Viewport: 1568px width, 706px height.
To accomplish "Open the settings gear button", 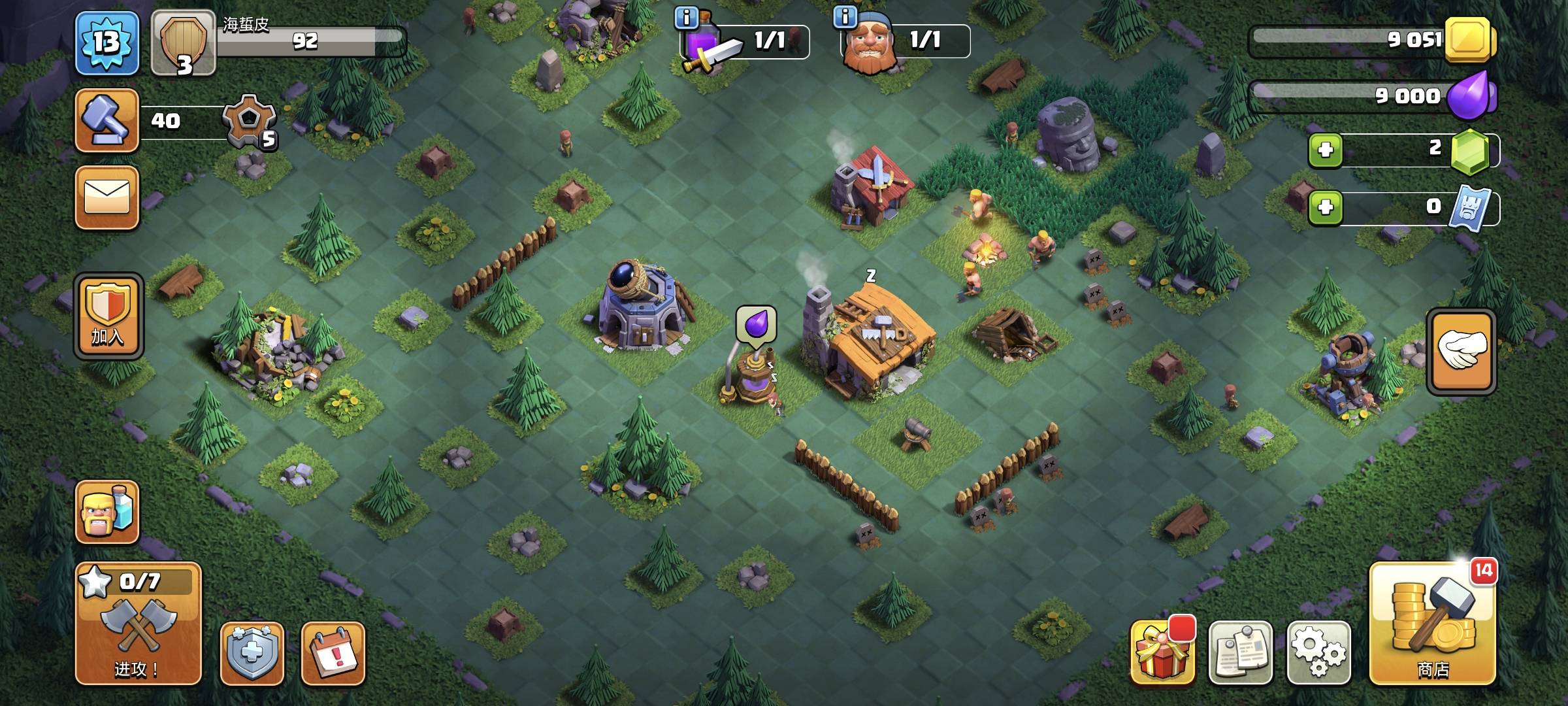I will point(1318,652).
